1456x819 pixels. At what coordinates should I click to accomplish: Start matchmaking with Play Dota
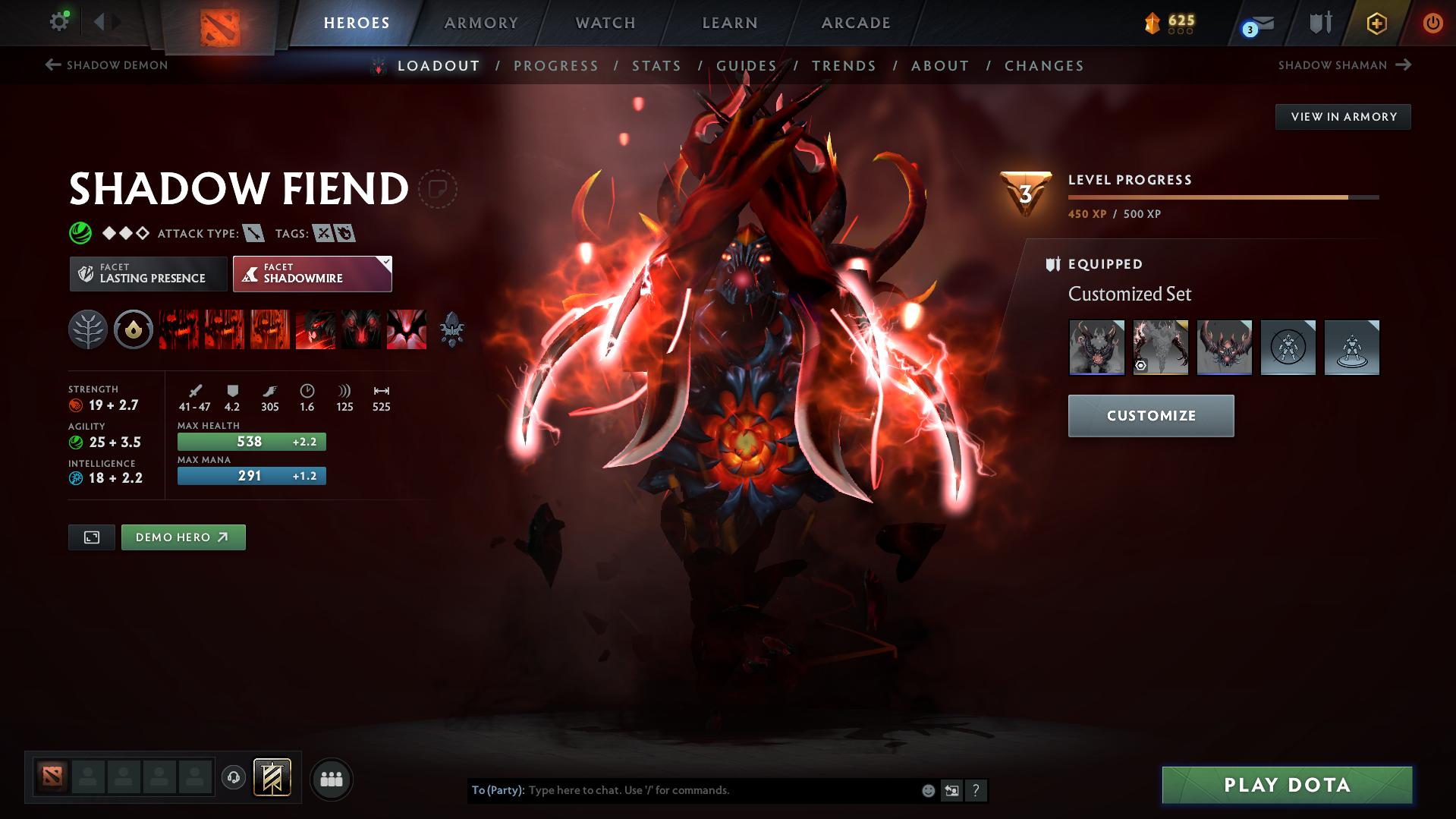click(1287, 785)
